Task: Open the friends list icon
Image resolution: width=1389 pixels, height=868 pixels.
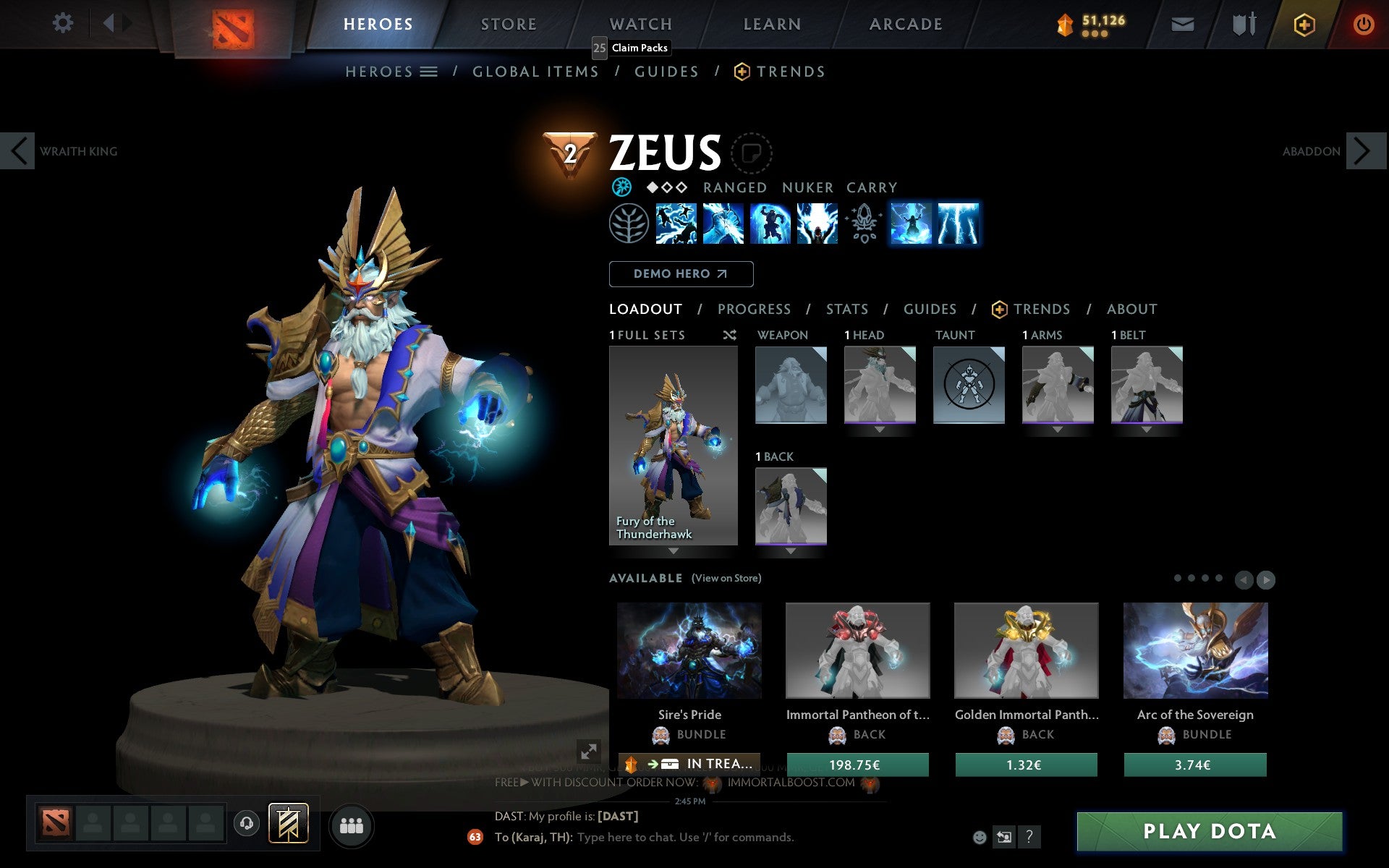Action: point(352,823)
